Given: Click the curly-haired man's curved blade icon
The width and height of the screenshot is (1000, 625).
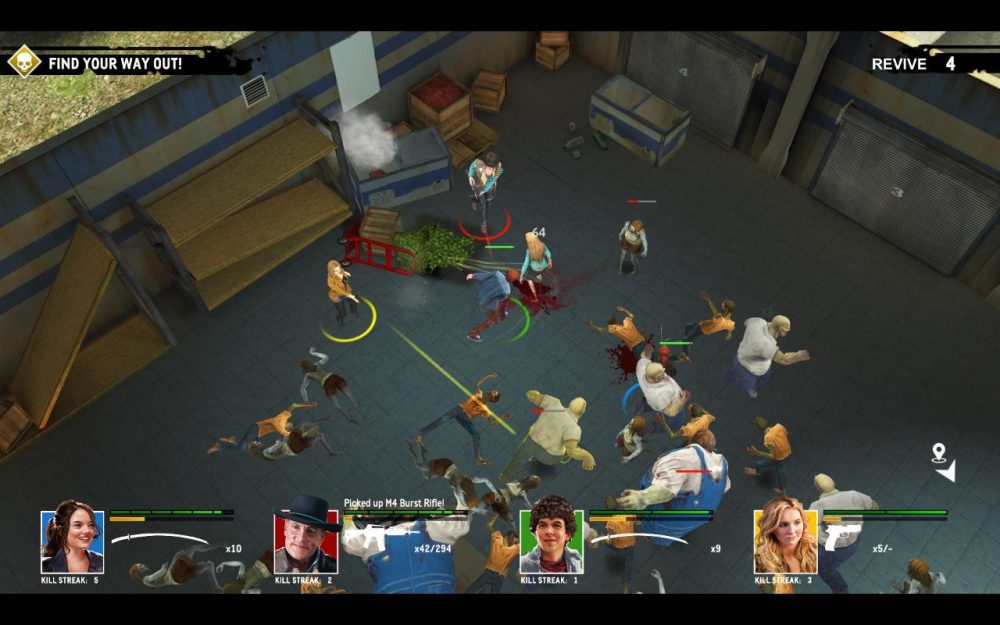Looking at the screenshot, I should 640,540.
